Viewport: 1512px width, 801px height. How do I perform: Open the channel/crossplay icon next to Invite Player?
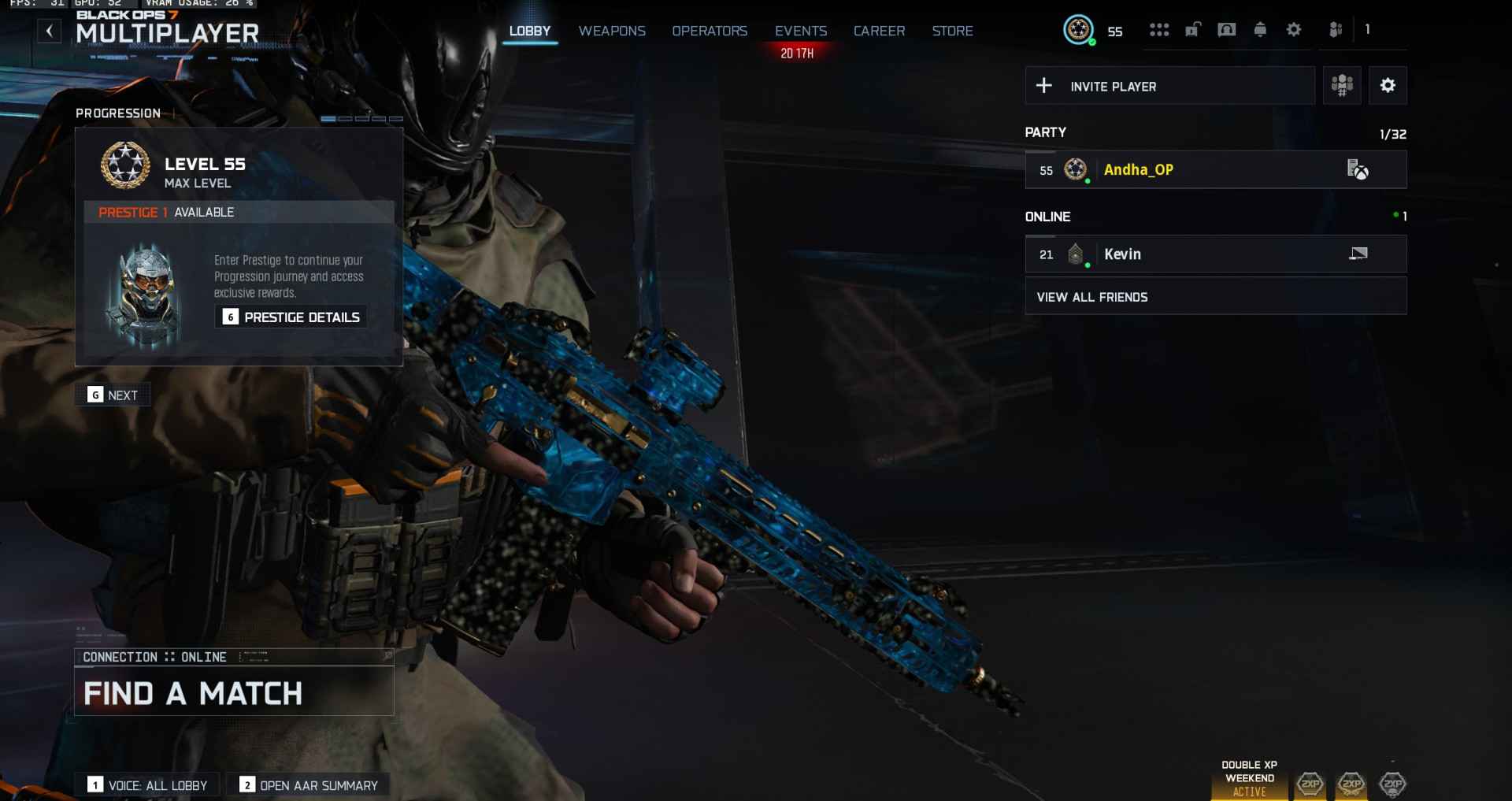pos(1342,86)
